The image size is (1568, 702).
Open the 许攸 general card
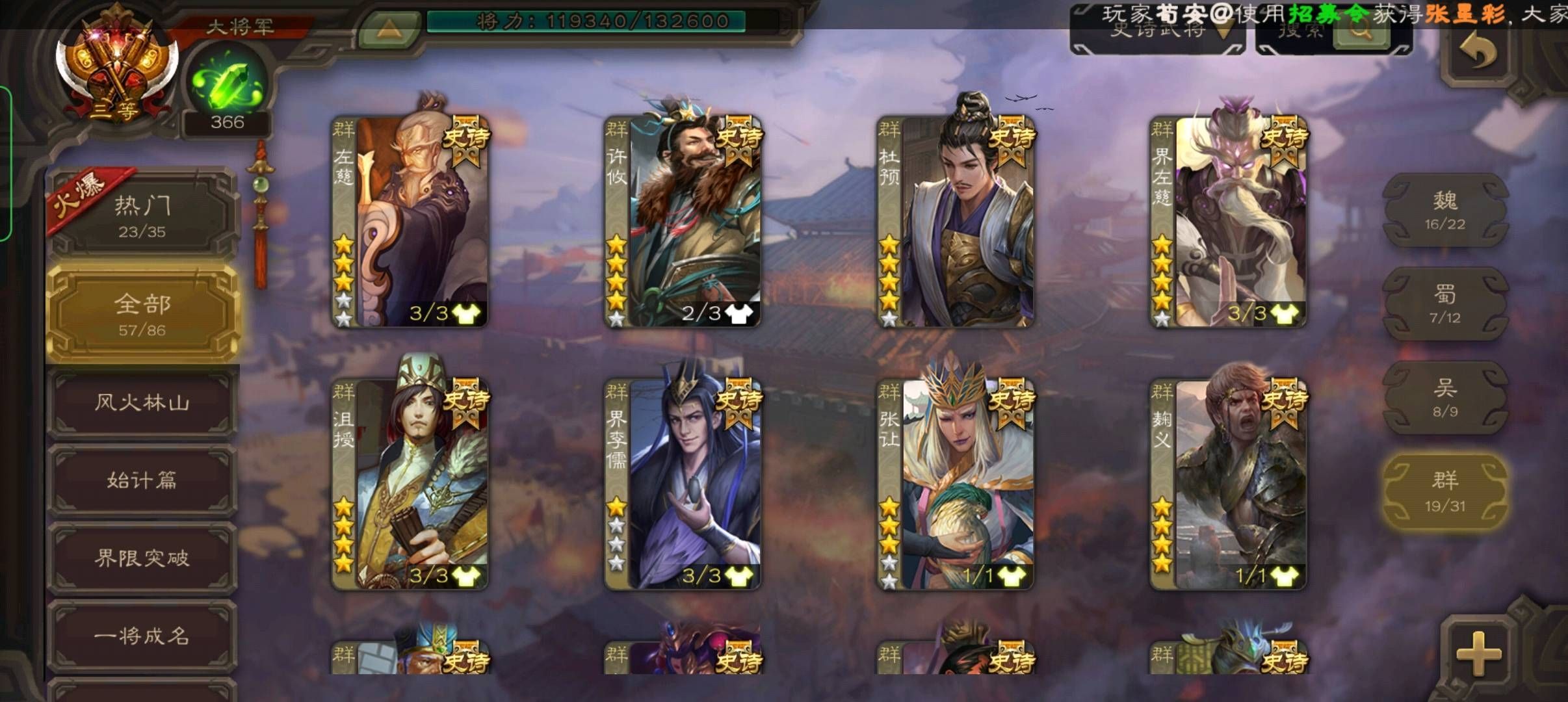pos(683,221)
